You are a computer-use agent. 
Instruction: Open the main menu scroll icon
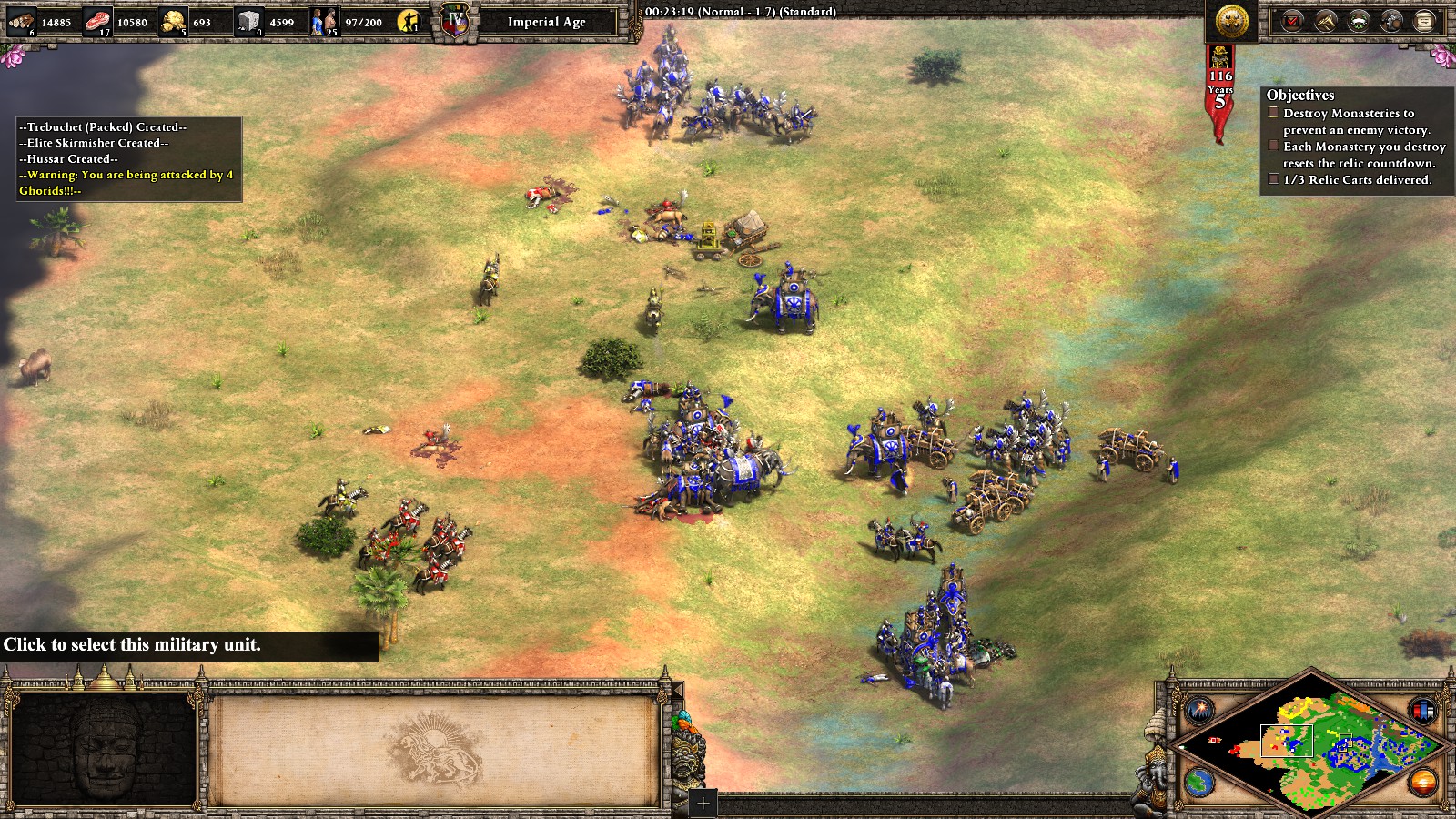point(1424,21)
